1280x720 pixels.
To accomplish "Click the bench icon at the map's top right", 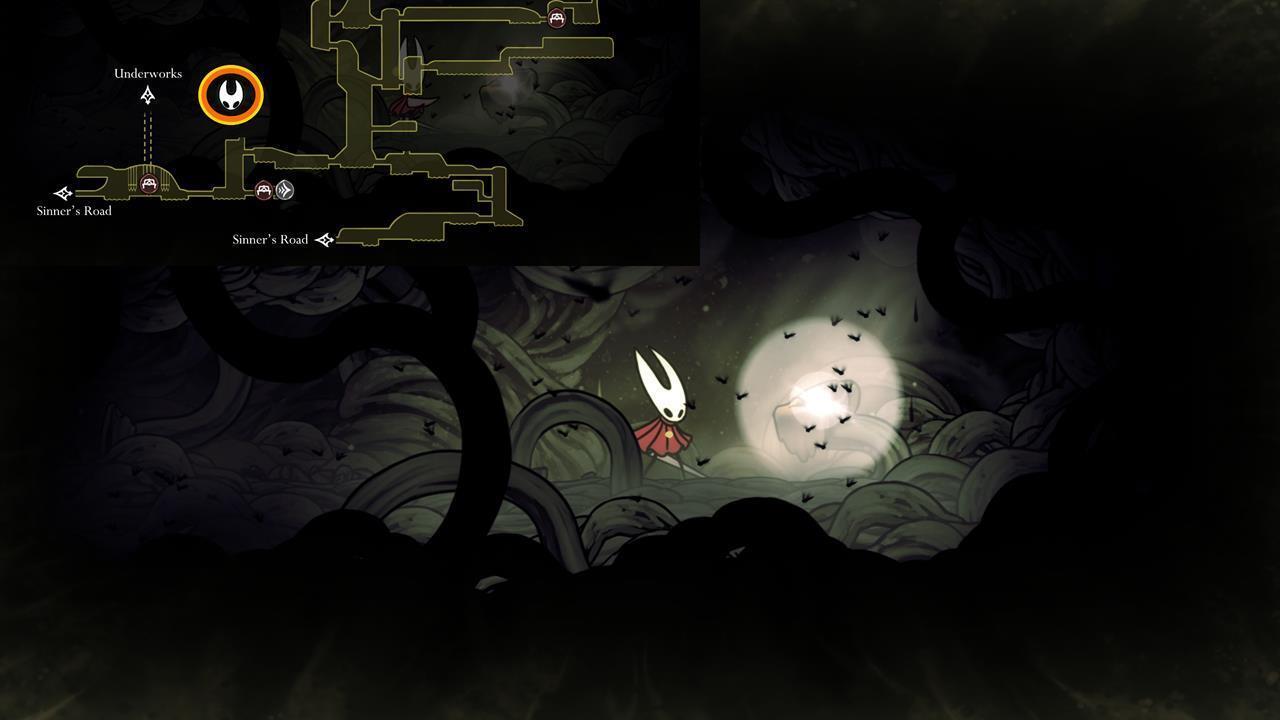I will click(x=556, y=16).
